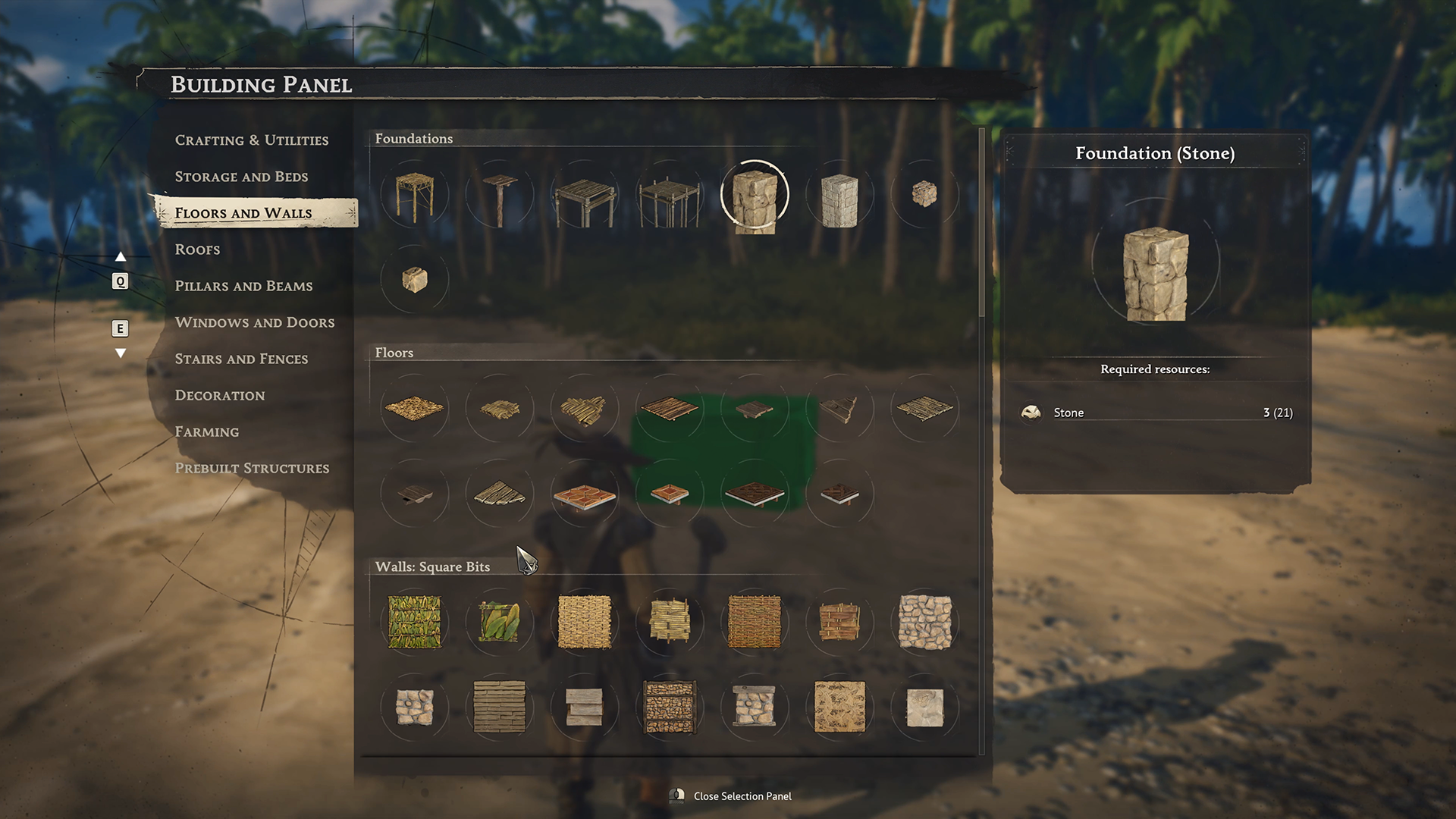
Task: Show the Stairs and Fences category
Action: (x=241, y=359)
